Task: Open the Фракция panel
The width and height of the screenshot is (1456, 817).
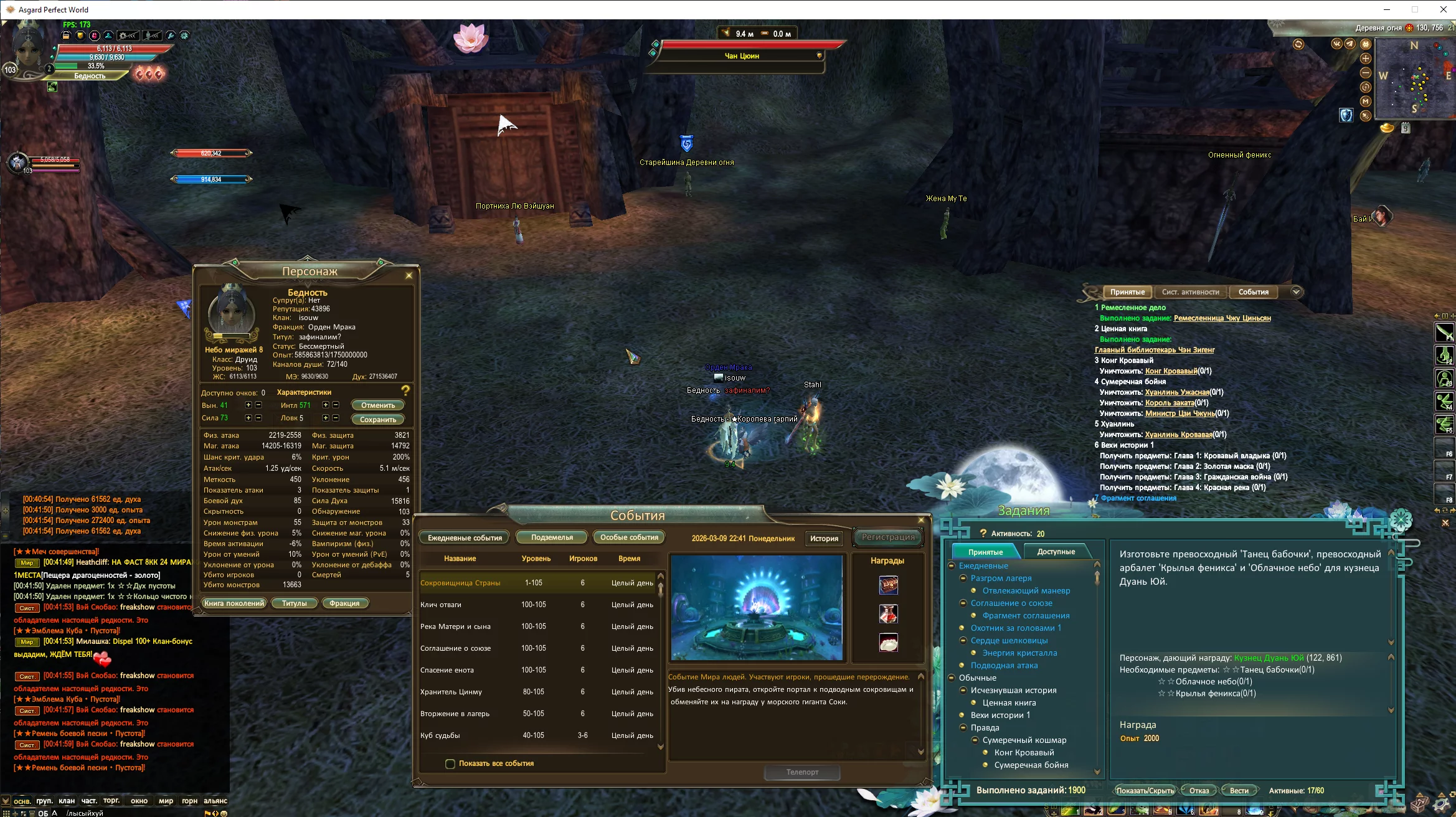Action: [x=344, y=603]
